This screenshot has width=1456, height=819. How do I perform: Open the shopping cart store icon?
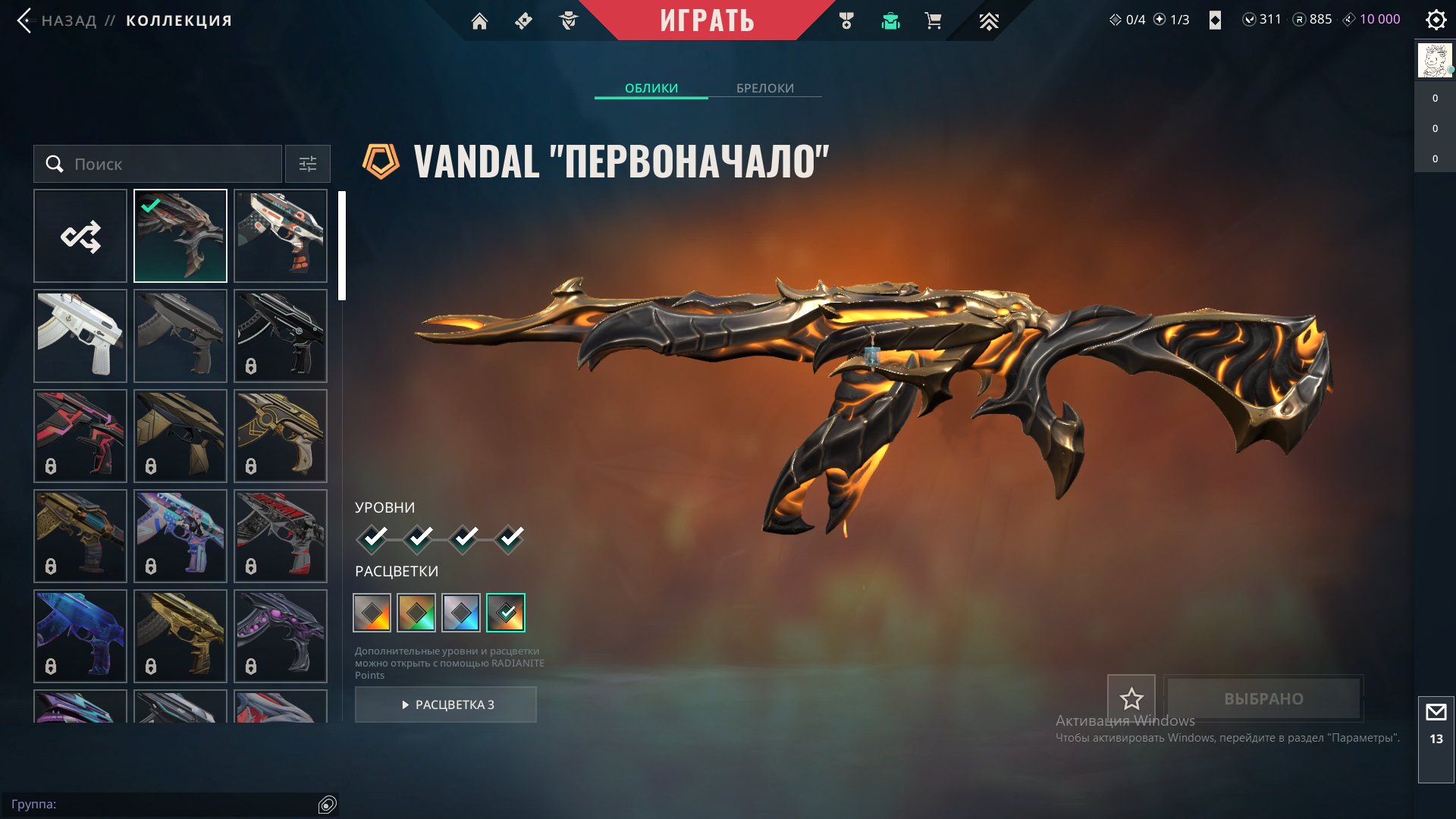point(934,21)
